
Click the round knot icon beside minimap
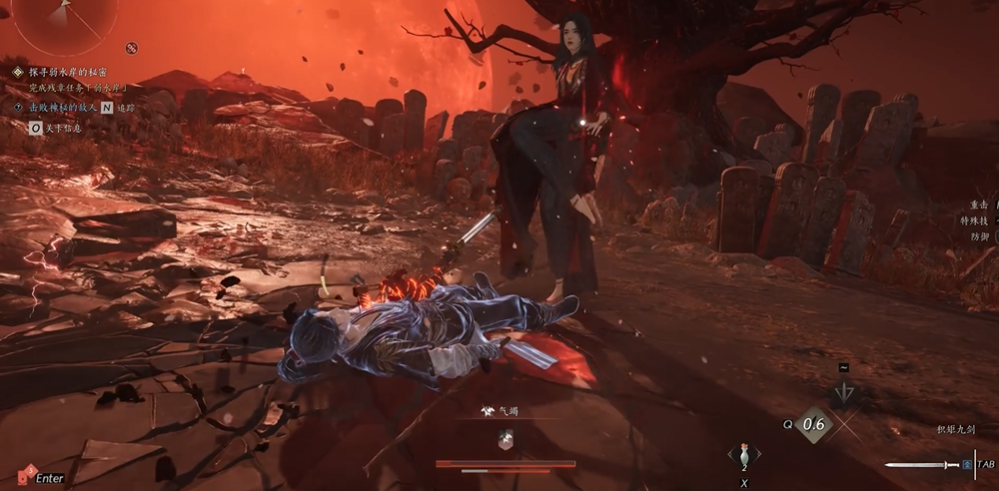(131, 48)
